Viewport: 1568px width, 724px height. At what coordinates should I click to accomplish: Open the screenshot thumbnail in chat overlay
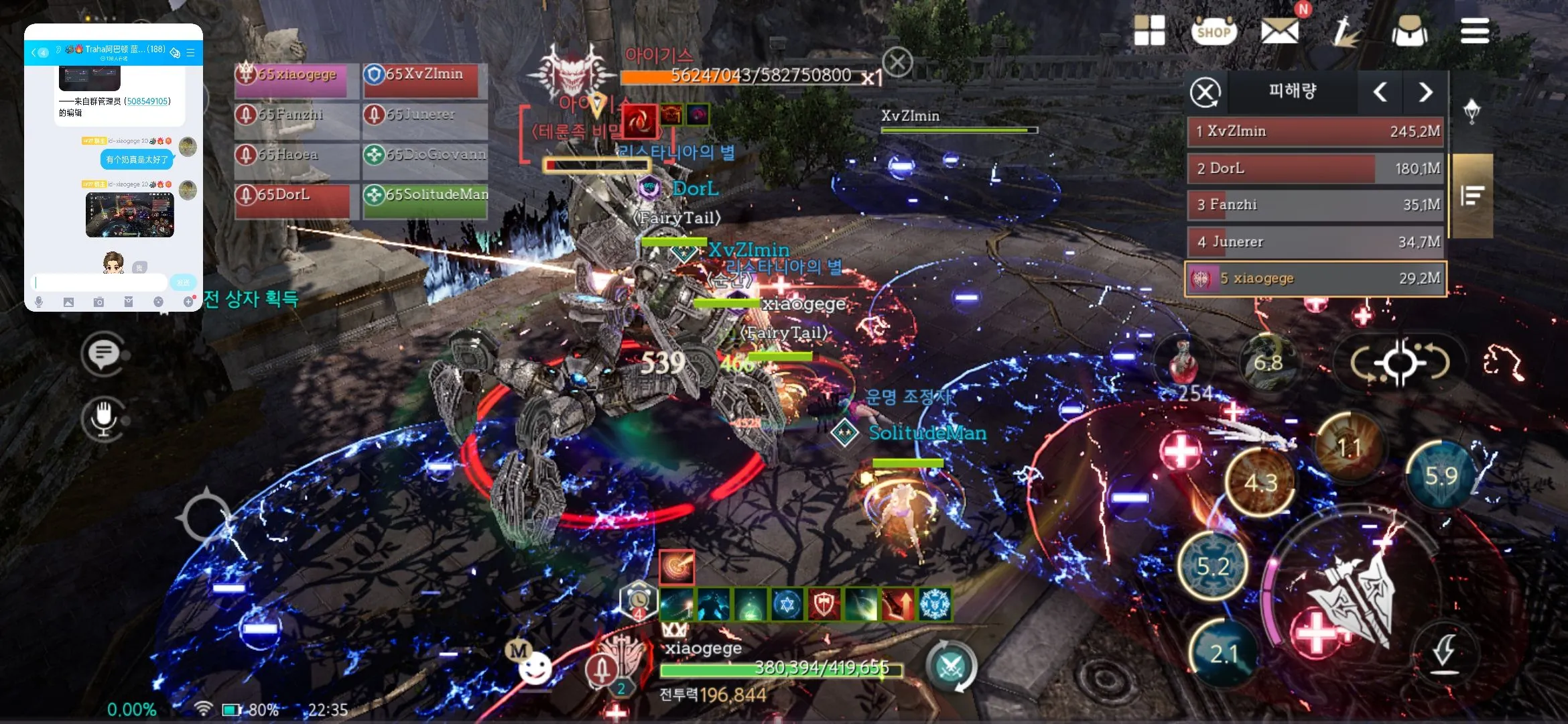(x=129, y=215)
